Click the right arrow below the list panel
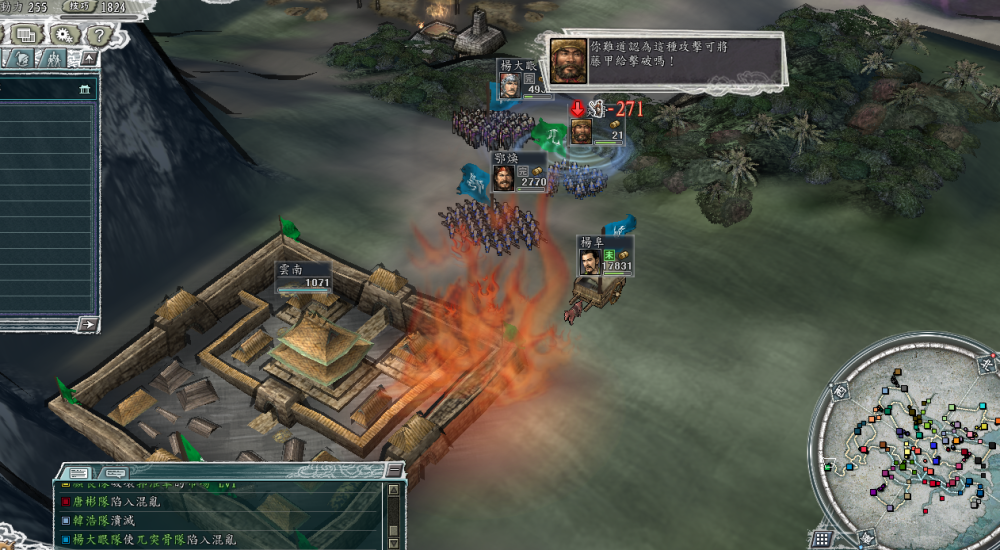This screenshot has width=1000, height=550. tap(88, 324)
